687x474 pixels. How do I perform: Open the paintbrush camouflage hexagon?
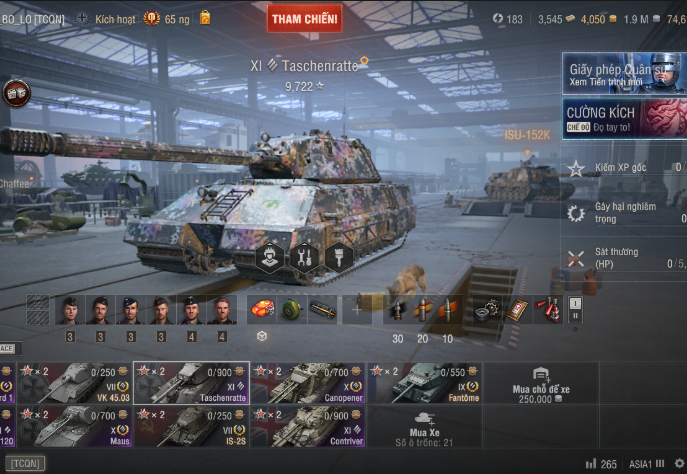[339, 257]
